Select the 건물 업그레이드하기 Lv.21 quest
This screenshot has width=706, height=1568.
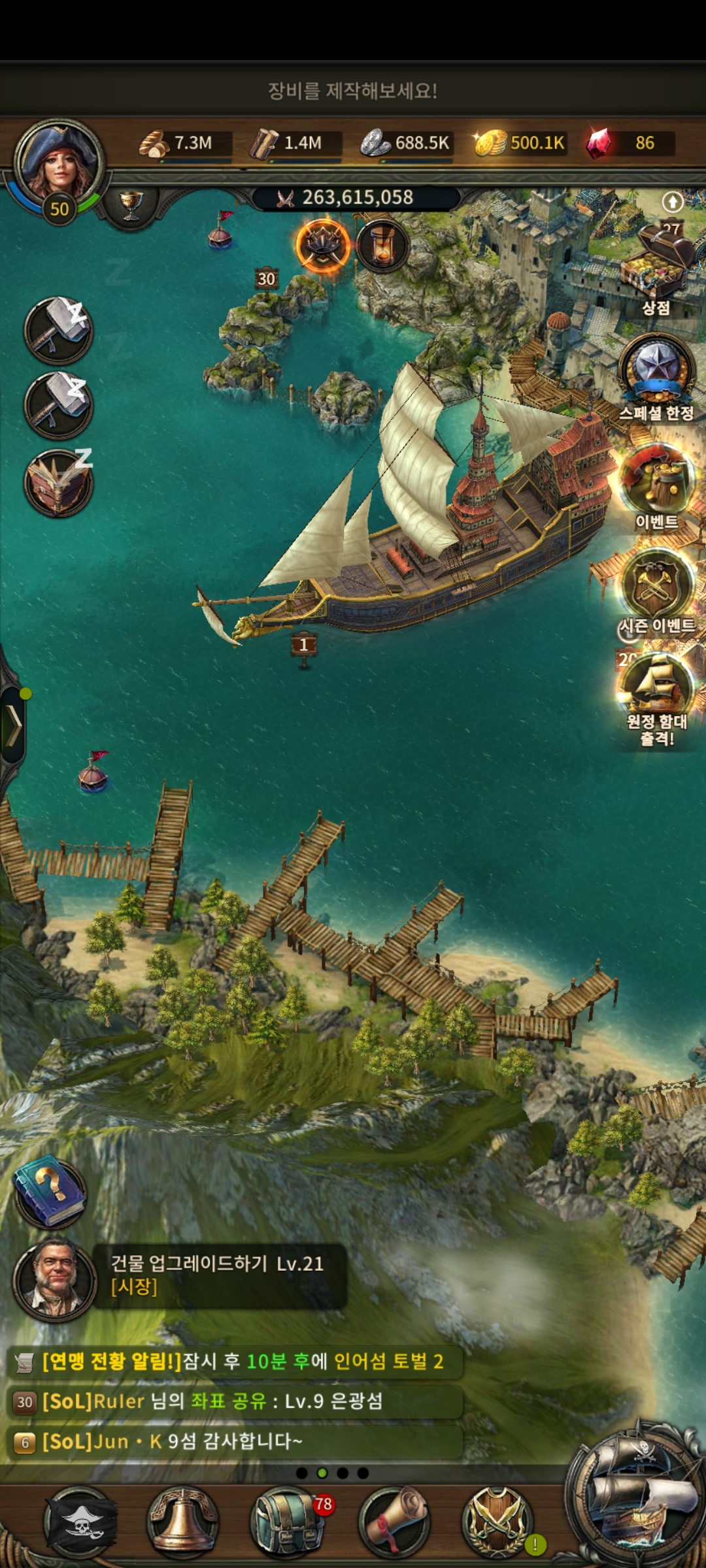(x=217, y=1275)
